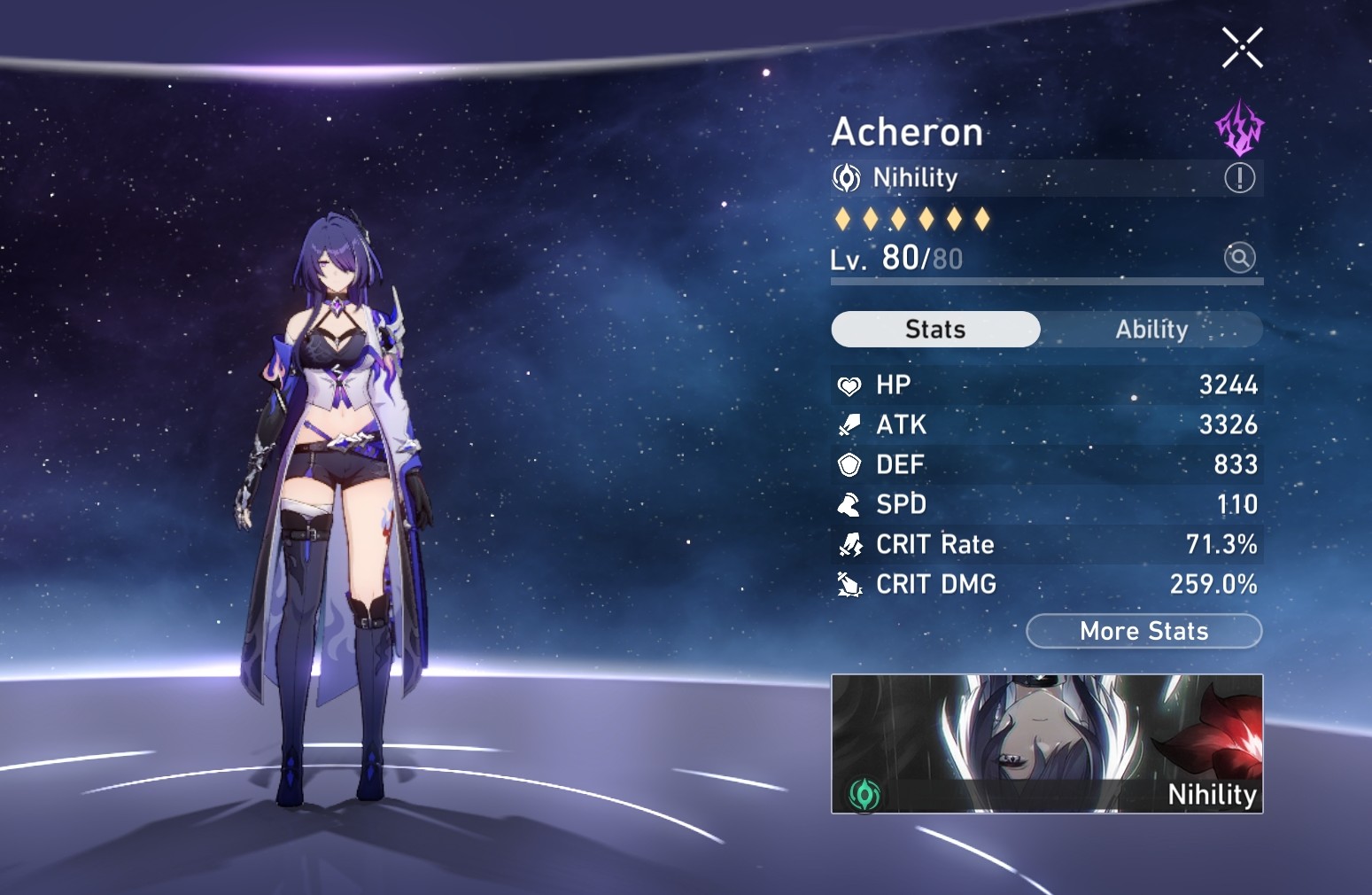This screenshot has height=895, width=1372.
Task: Click the Nihility emblem on the Light Cone banner
Action: 866,794
